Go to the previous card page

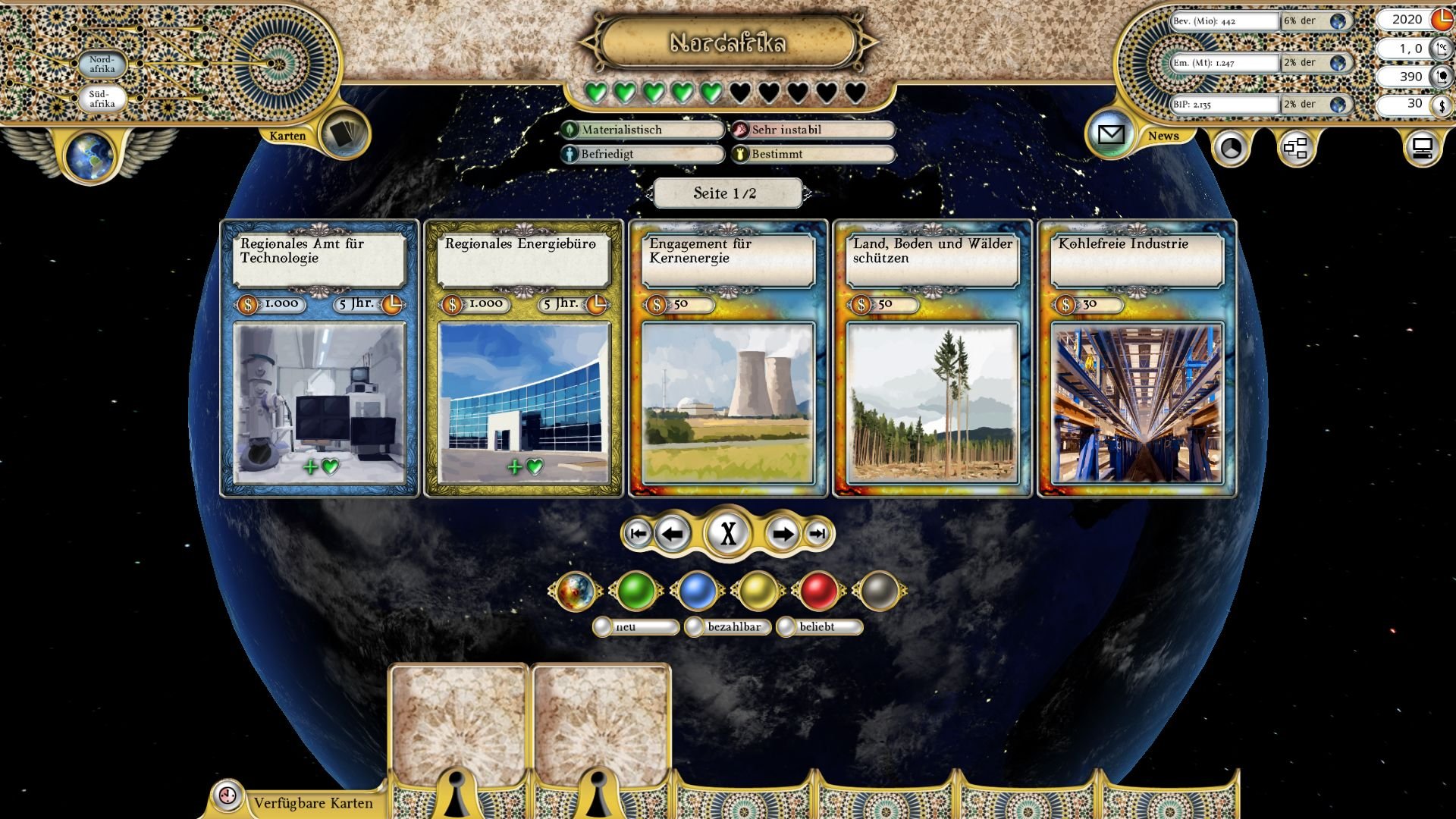click(x=672, y=534)
